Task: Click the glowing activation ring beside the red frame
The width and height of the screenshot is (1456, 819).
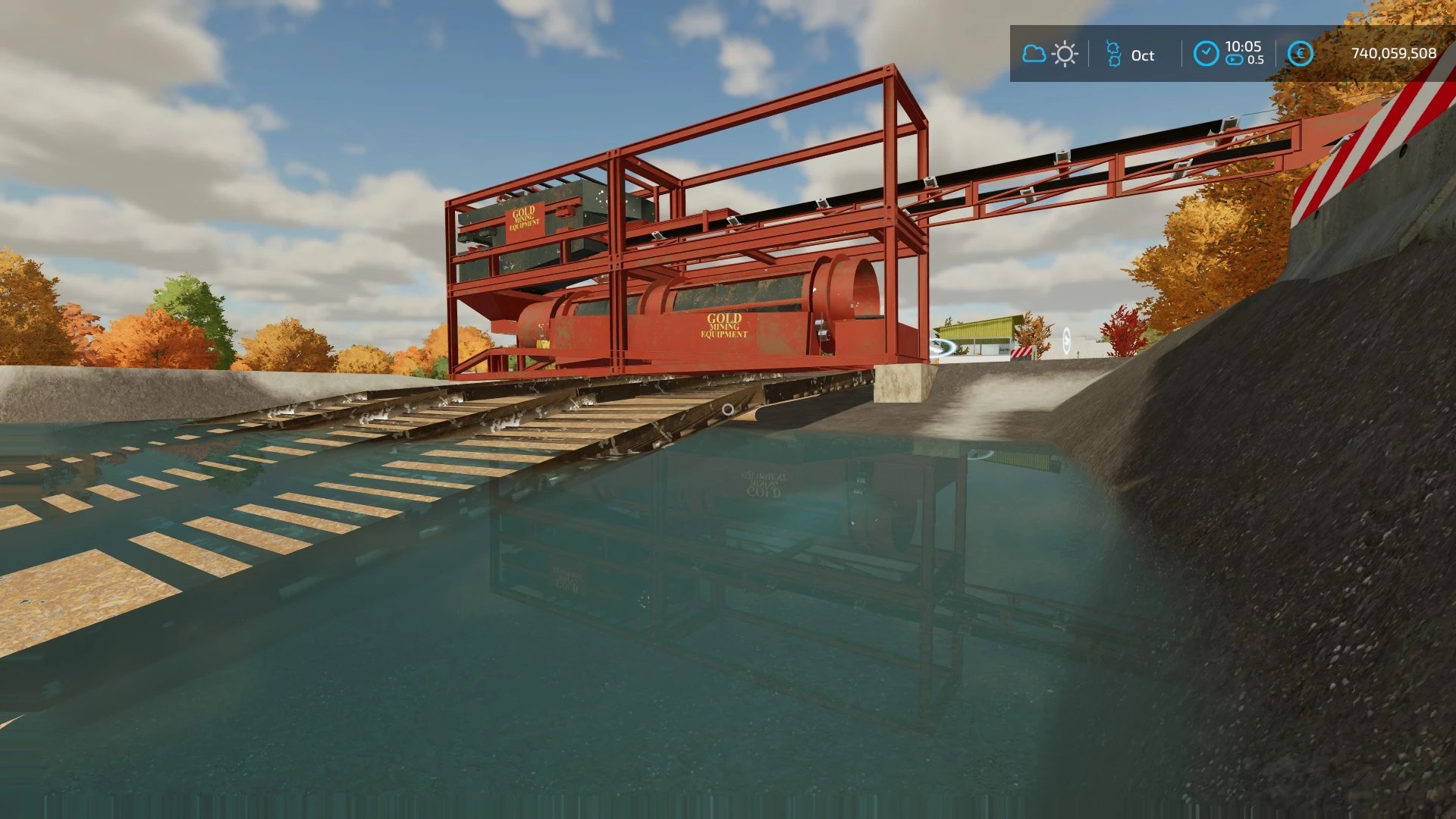Action: [x=942, y=347]
